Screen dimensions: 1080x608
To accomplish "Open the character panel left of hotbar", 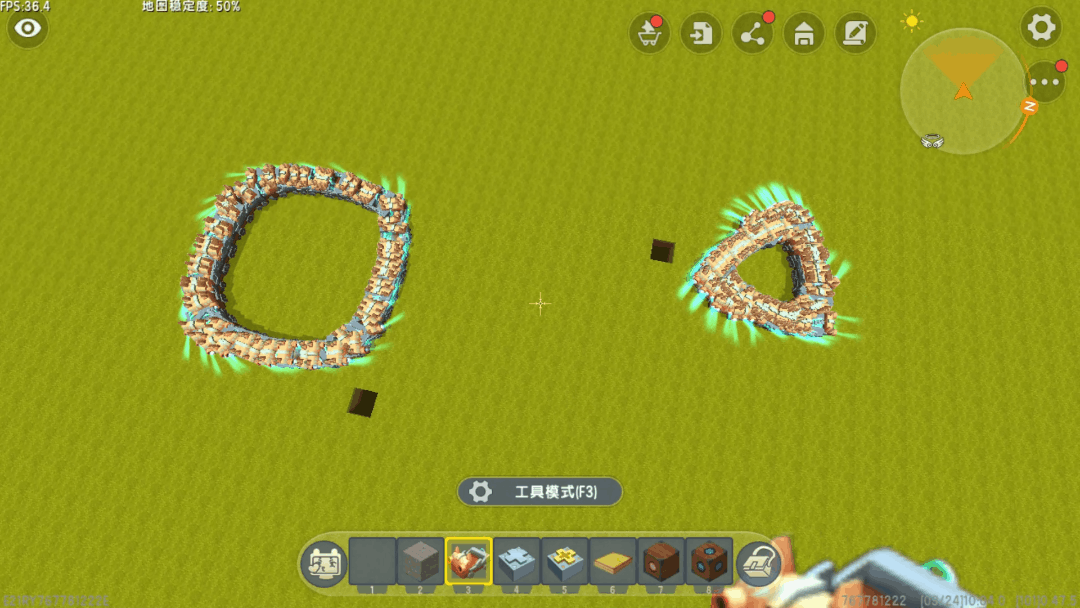I will coord(323,565).
